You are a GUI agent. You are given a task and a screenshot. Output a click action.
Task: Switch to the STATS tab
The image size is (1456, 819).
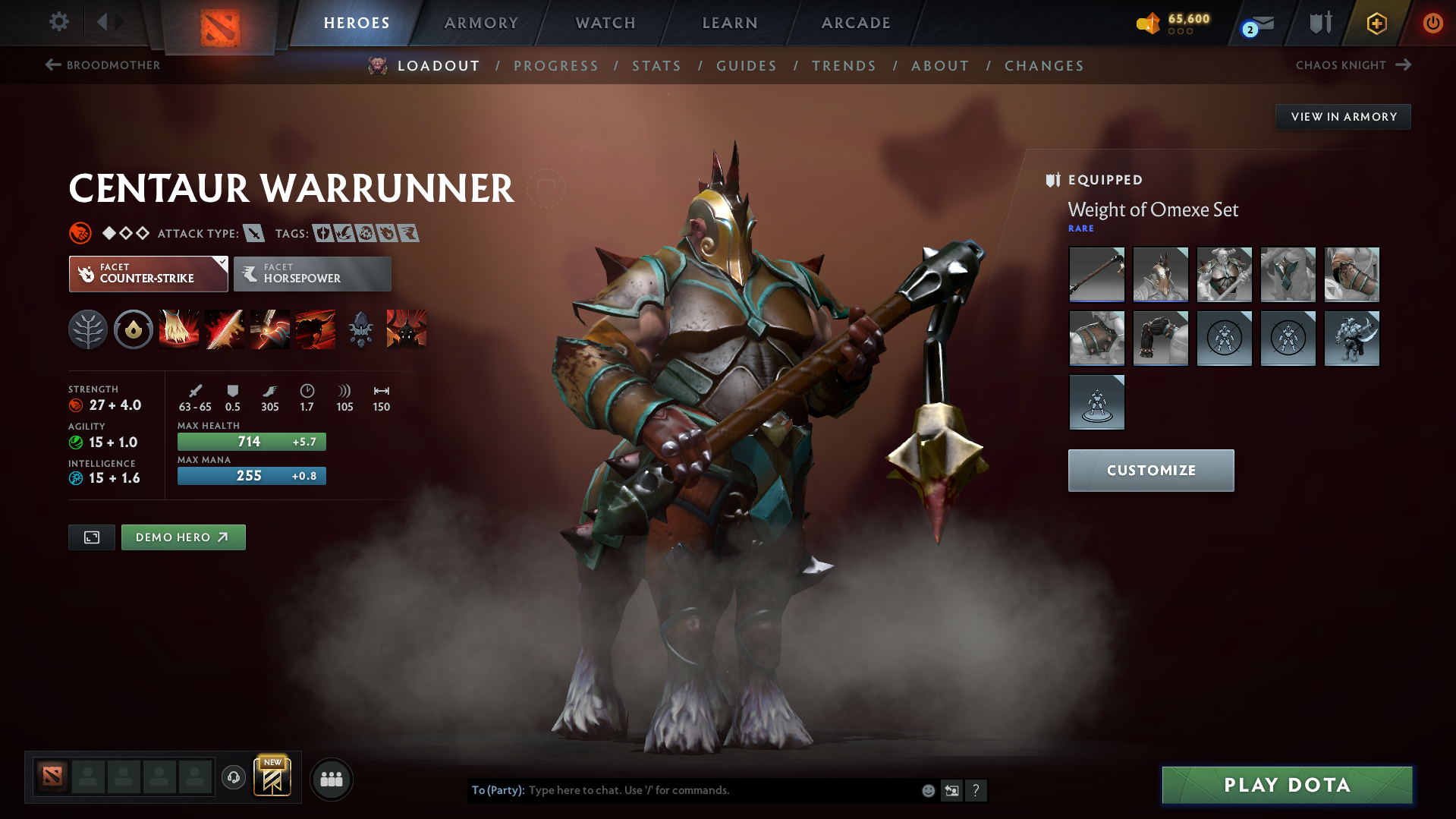pos(656,66)
